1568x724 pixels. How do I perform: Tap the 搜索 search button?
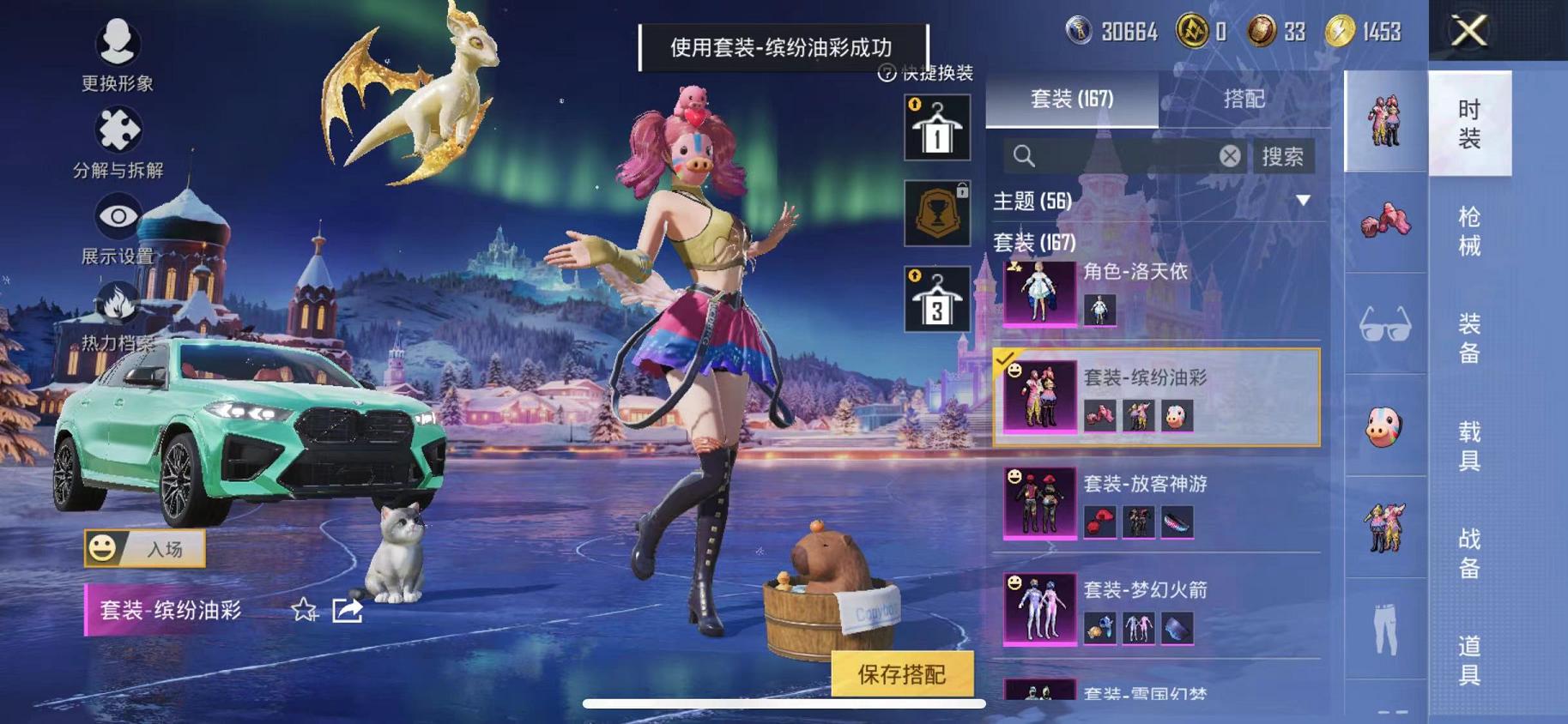point(1281,157)
